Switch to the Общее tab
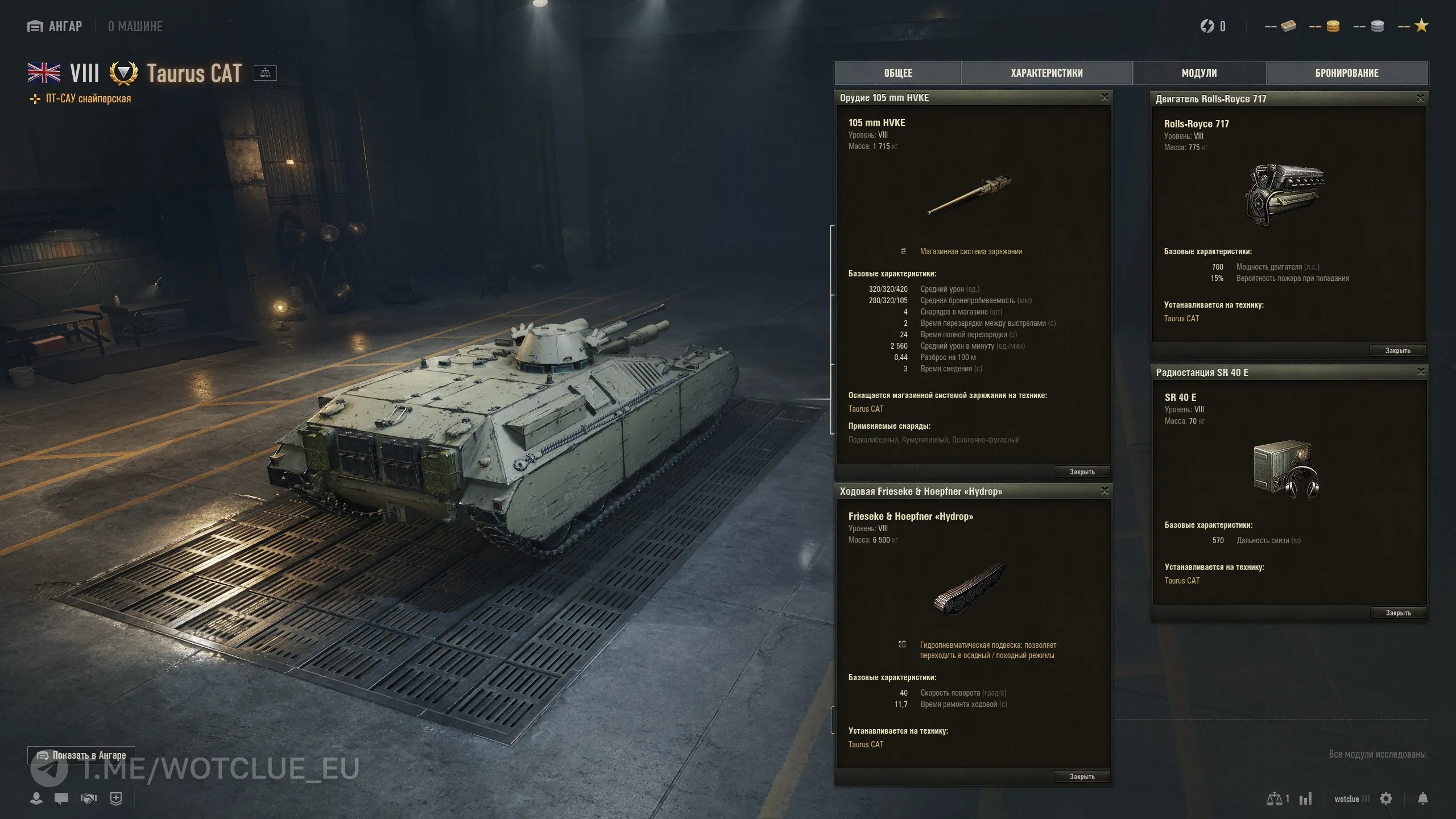 pos(898,73)
